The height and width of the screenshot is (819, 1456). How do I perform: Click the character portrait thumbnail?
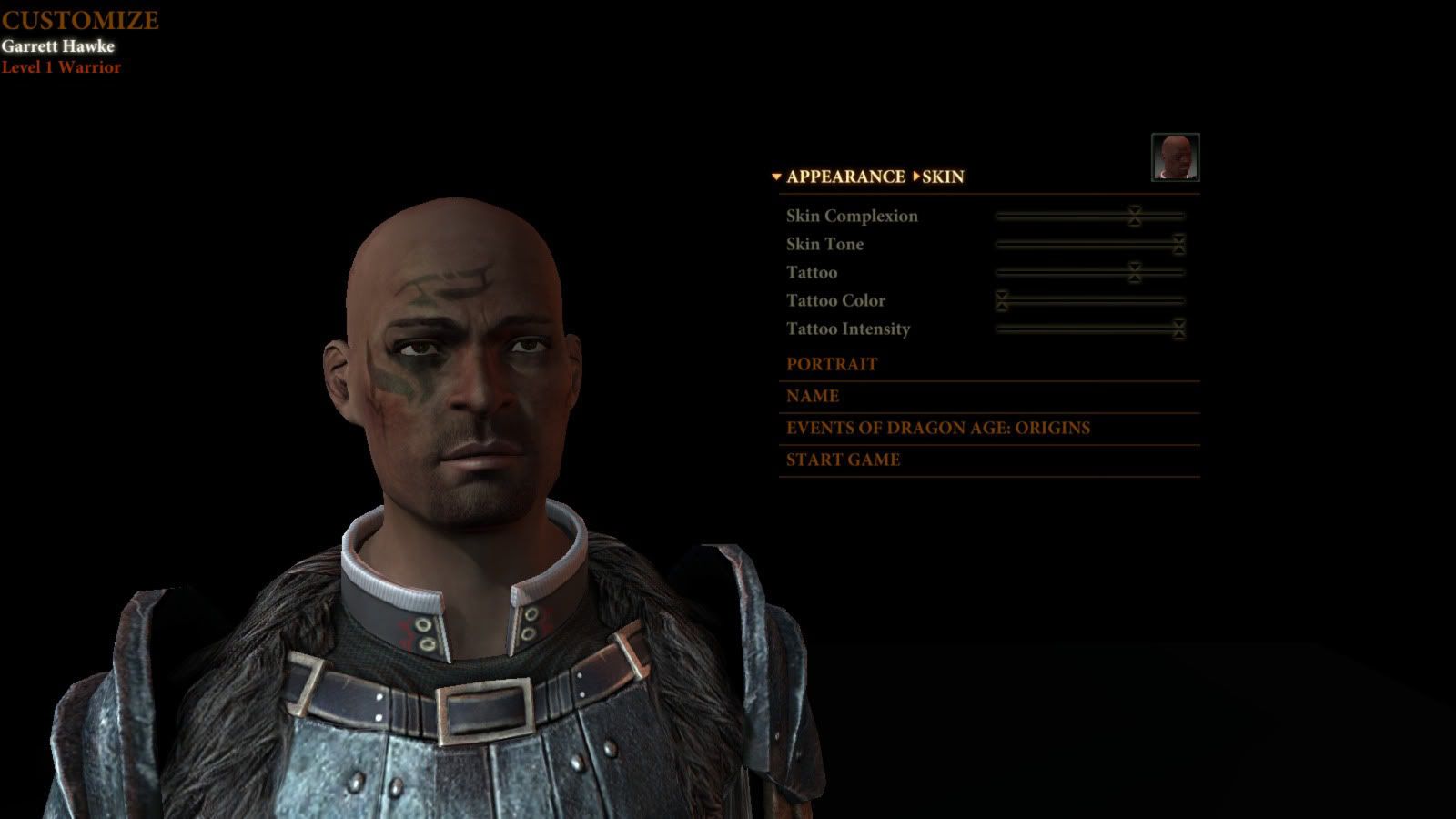[1175, 157]
